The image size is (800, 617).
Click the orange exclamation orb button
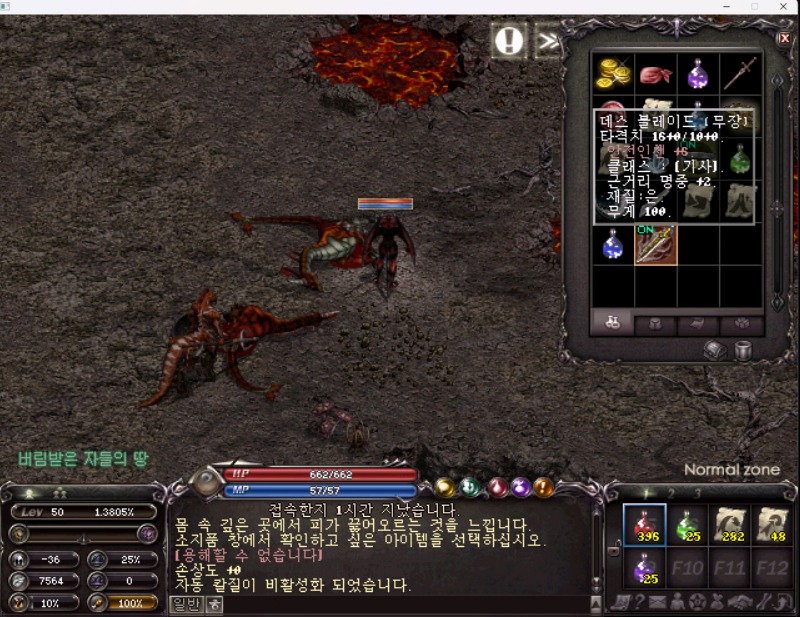(x=543, y=487)
